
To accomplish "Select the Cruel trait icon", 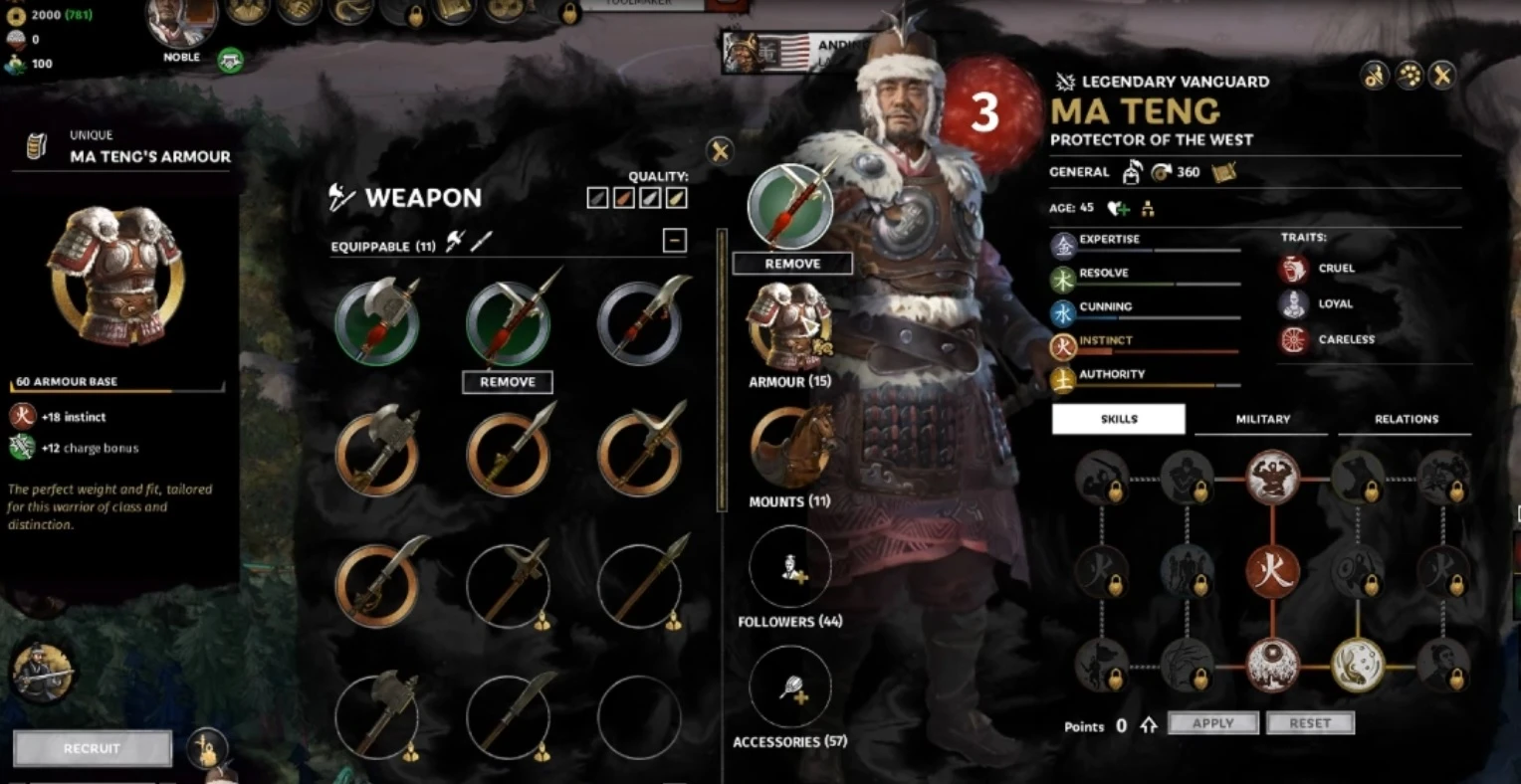I will (1294, 269).
